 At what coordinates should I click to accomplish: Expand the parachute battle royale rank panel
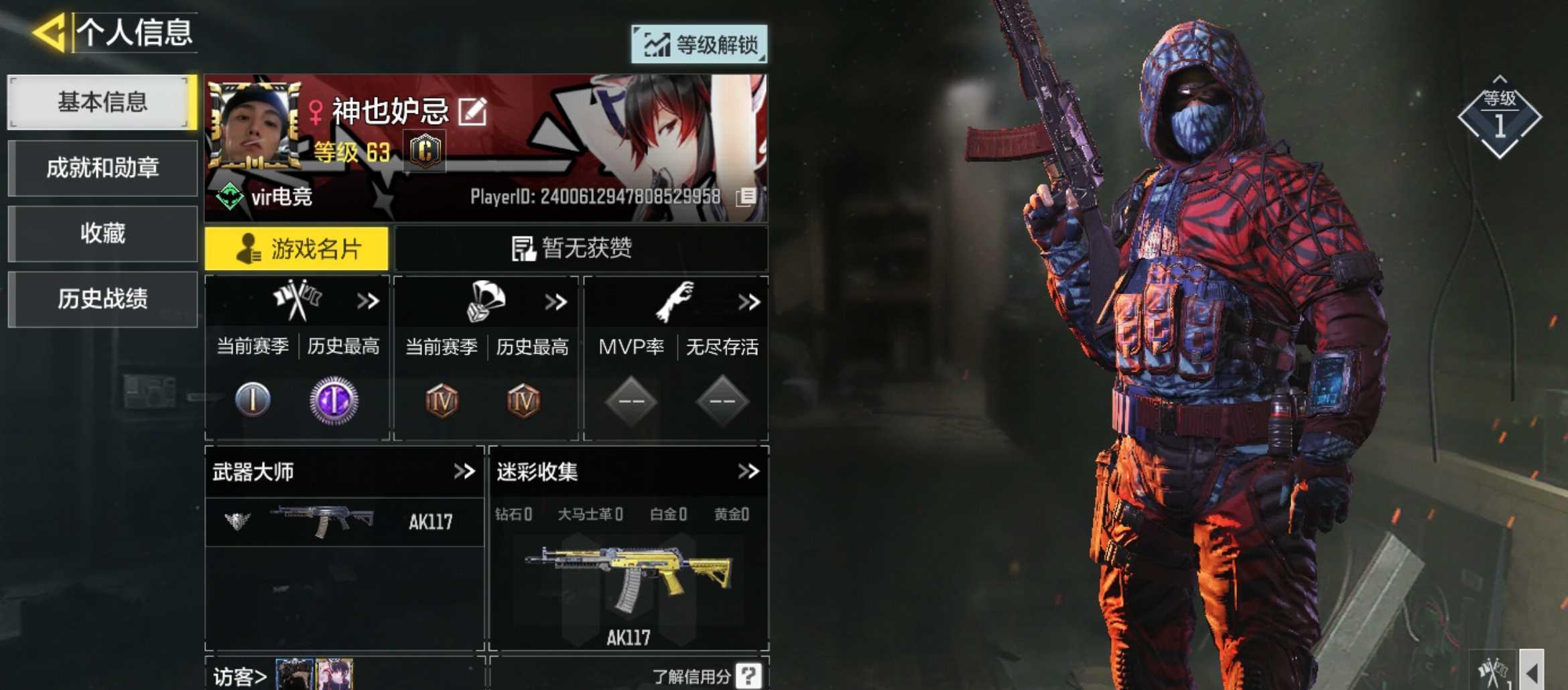point(556,302)
